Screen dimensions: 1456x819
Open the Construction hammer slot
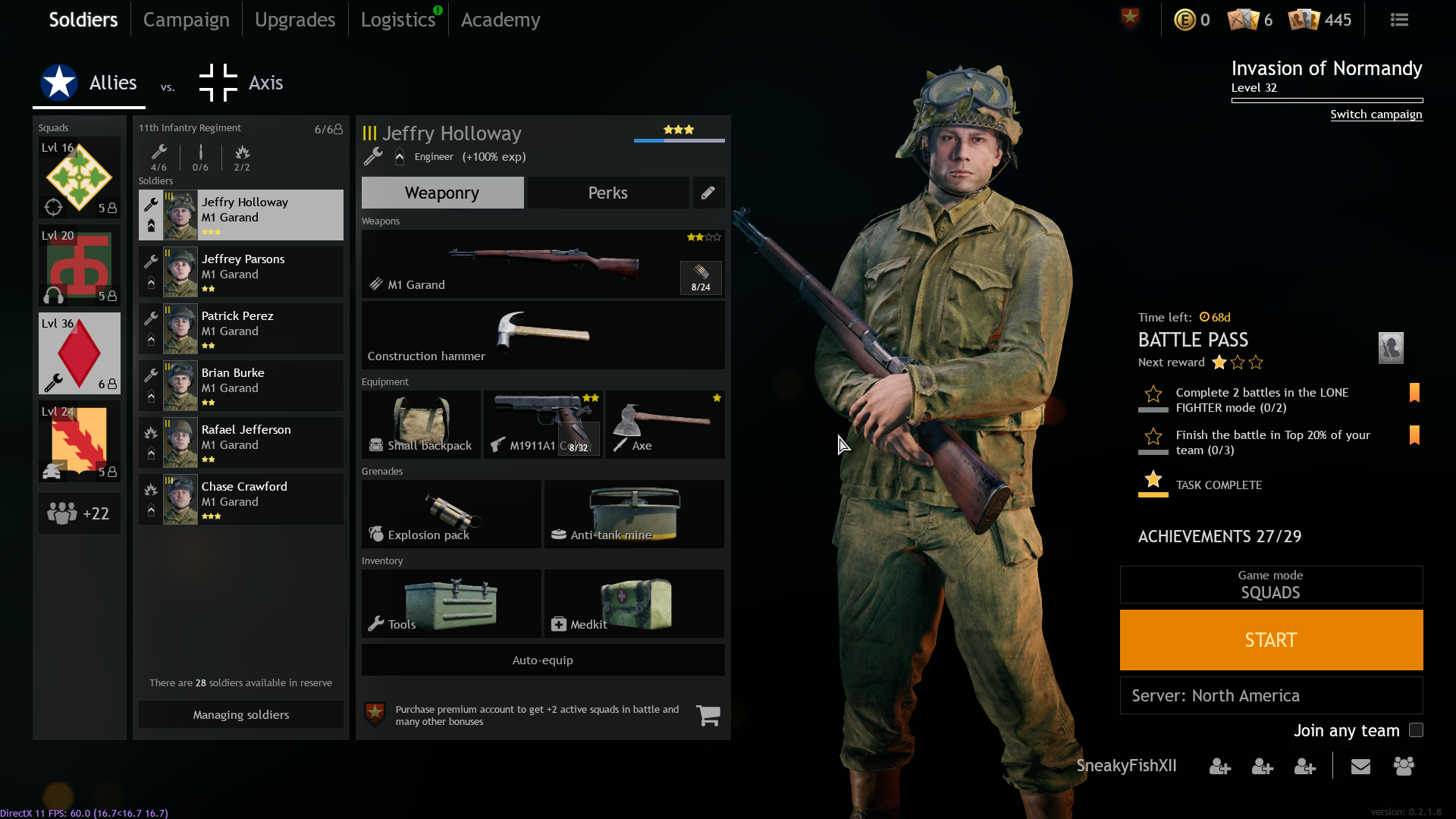click(x=542, y=335)
